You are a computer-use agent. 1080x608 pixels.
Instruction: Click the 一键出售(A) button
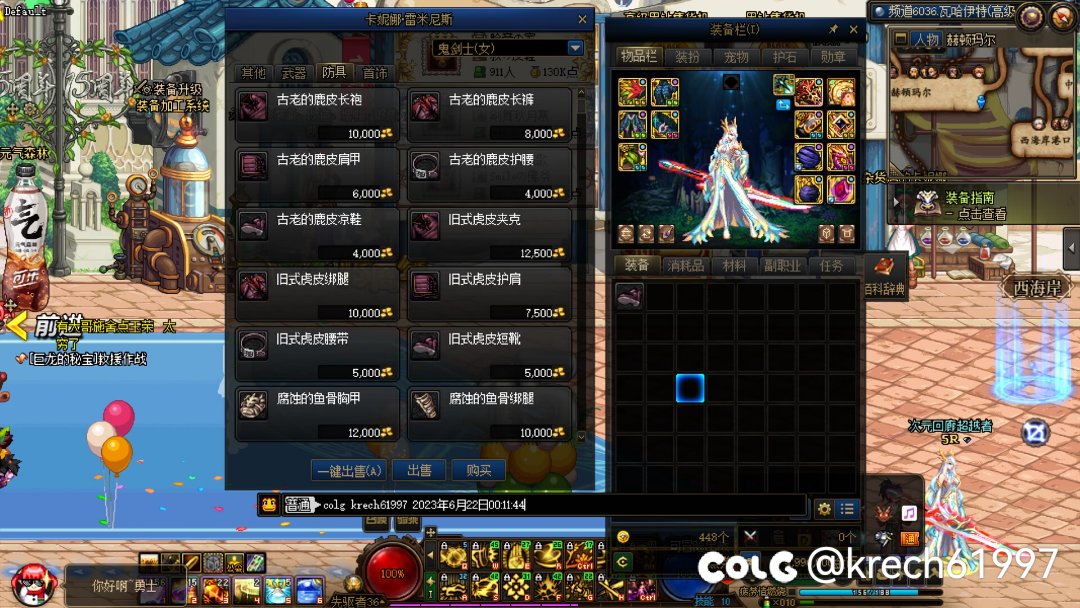click(348, 470)
